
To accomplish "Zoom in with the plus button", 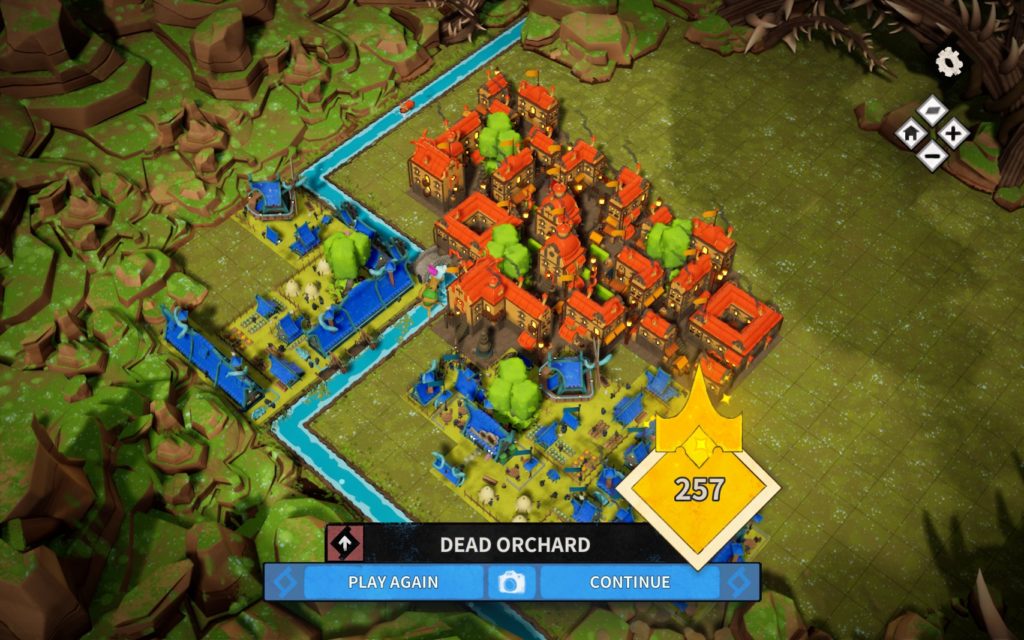I will (x=953, y=131).
